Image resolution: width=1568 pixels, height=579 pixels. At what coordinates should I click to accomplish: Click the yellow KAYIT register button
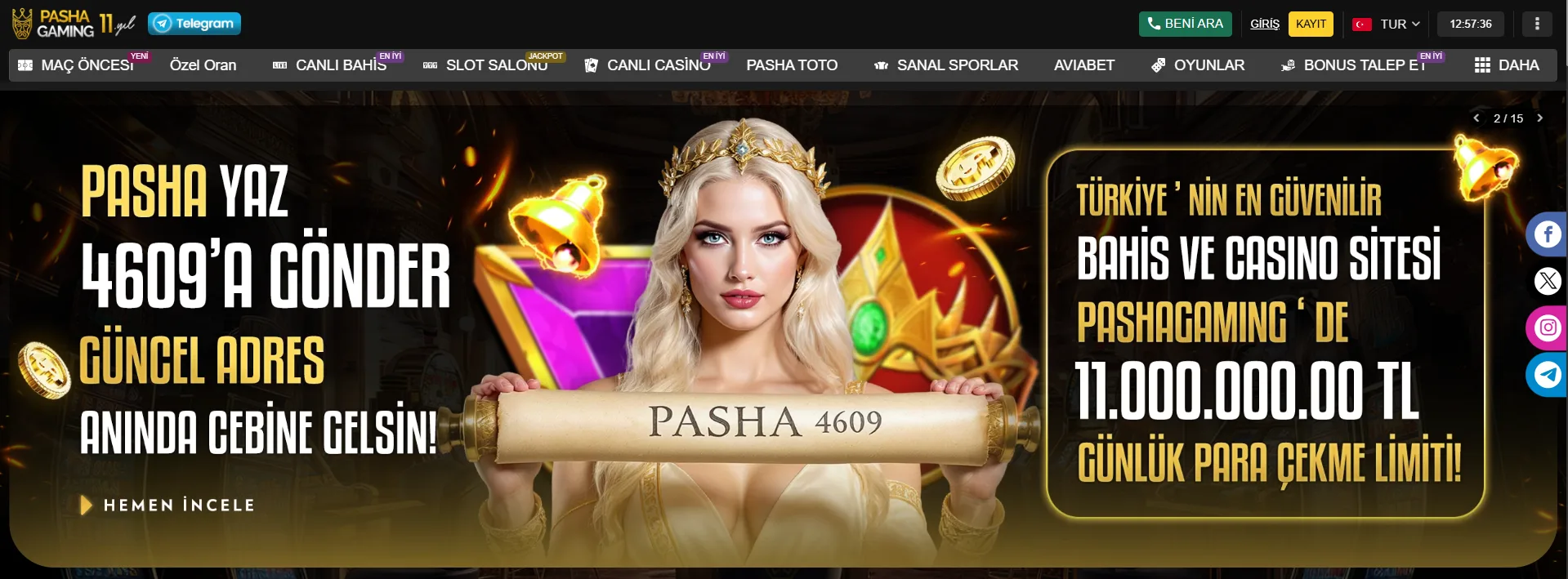(1311, 24)
